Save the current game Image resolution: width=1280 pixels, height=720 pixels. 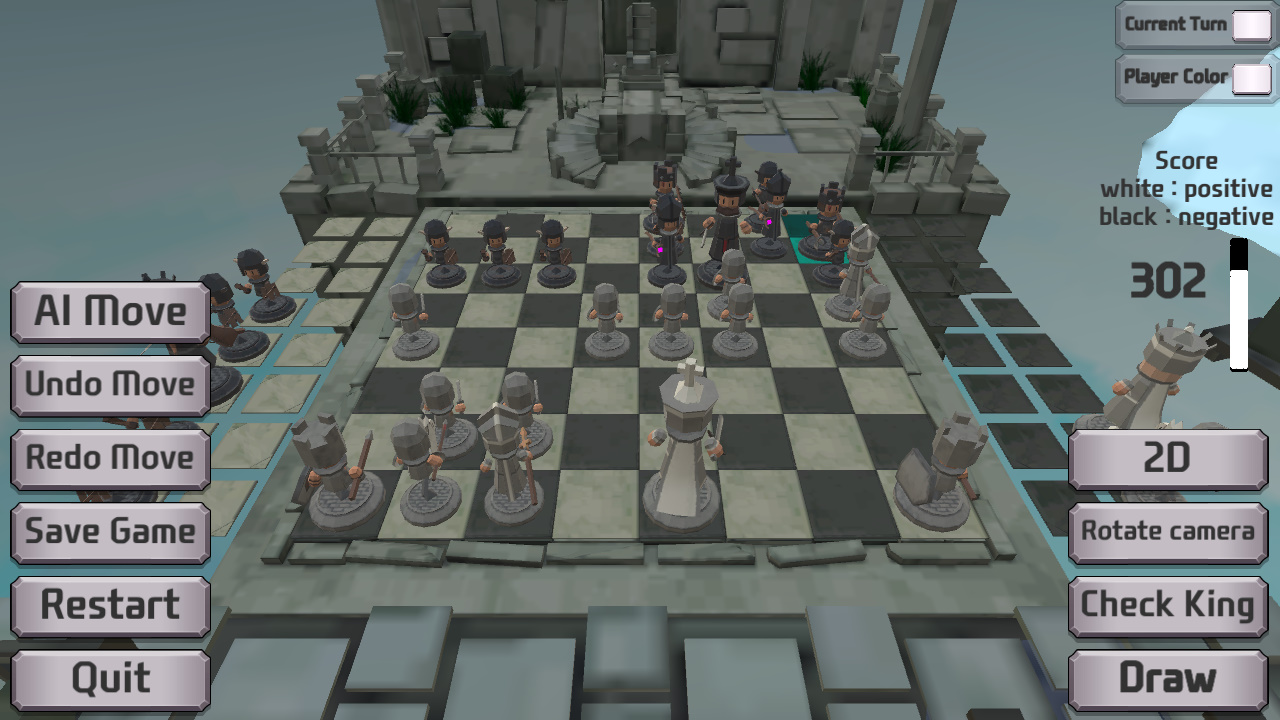[x=108, y=532]
